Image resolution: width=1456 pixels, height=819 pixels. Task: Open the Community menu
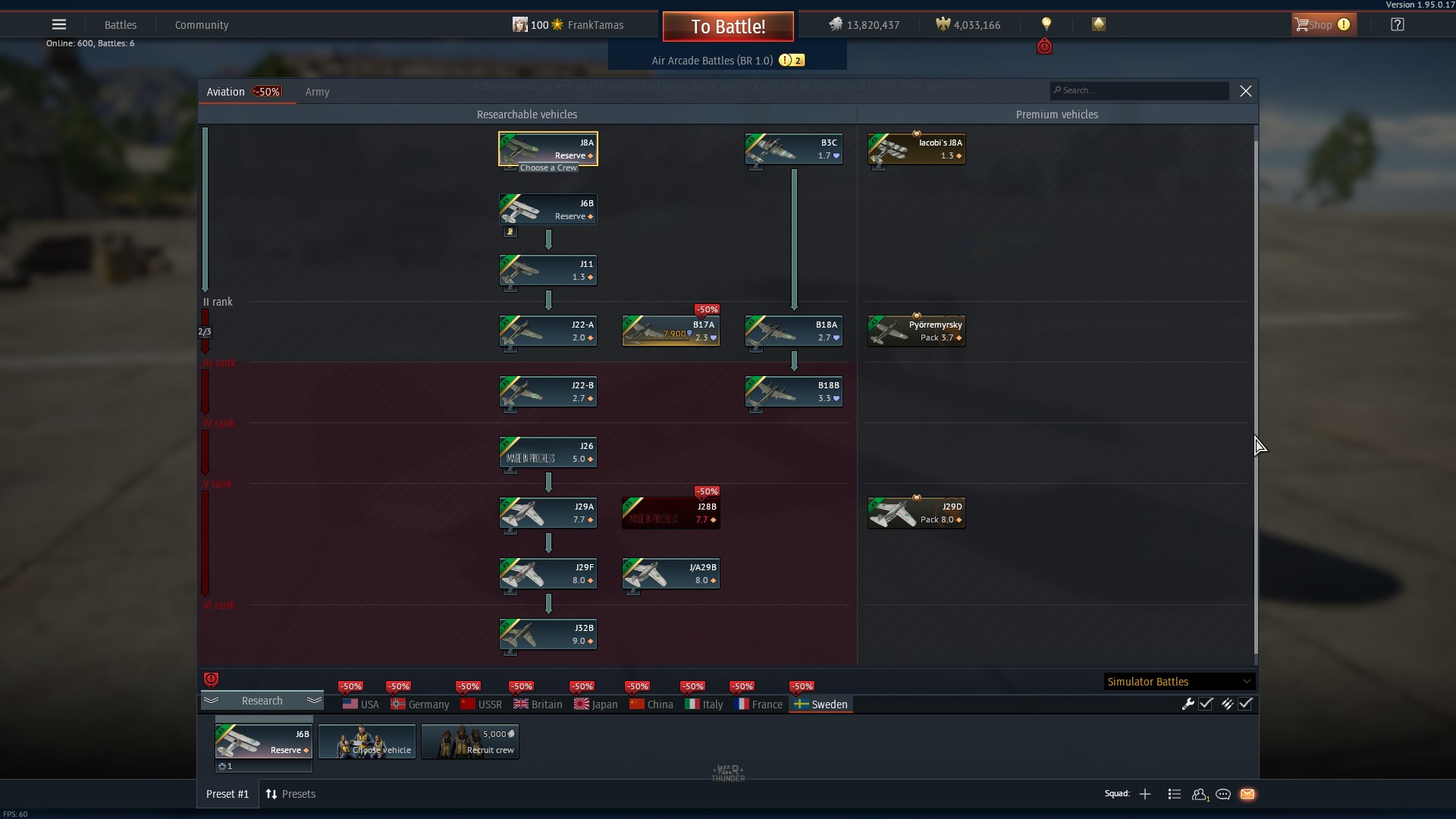coord(202,25)
